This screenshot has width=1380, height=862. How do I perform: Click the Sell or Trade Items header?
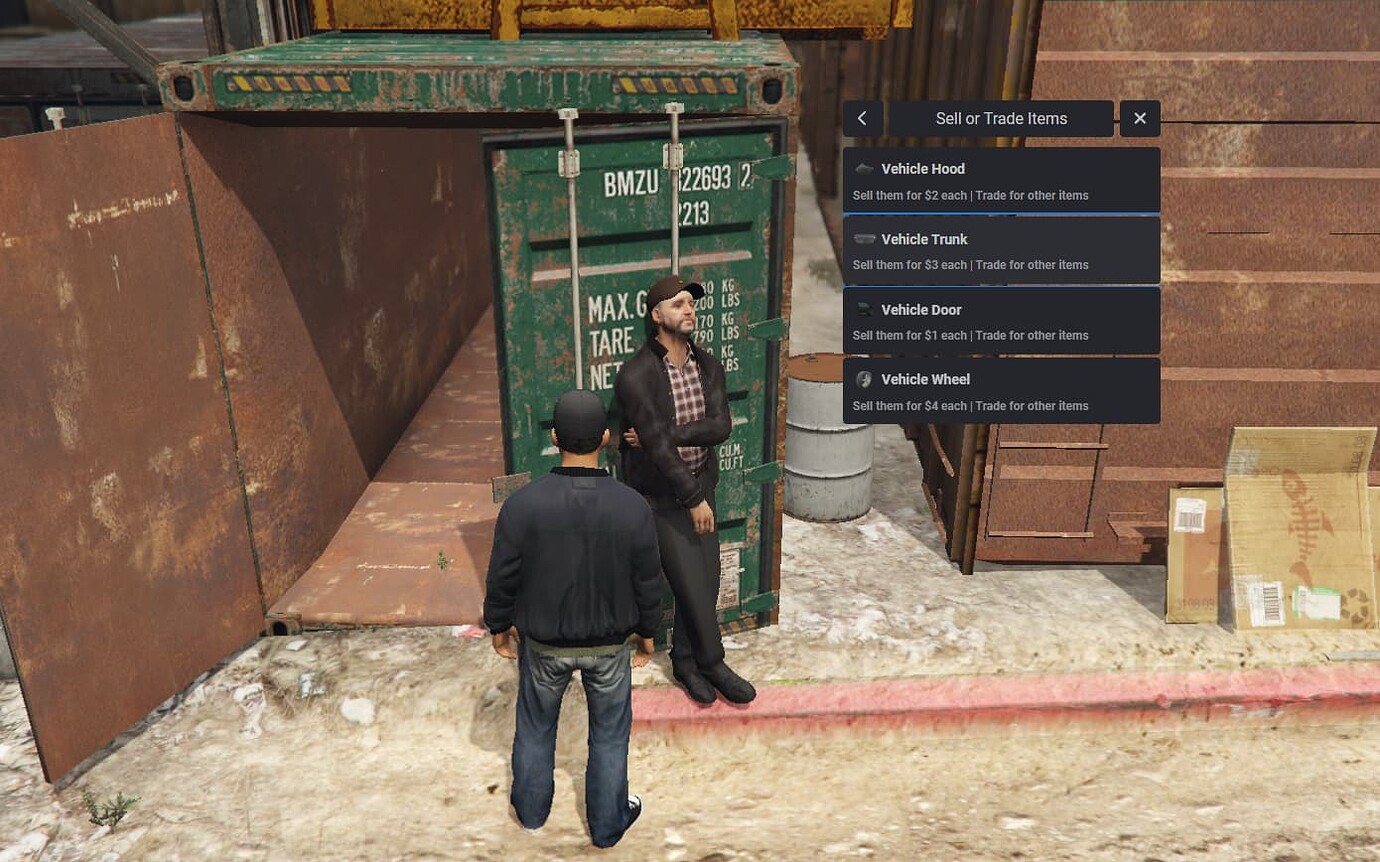(x=1002, y=118)
